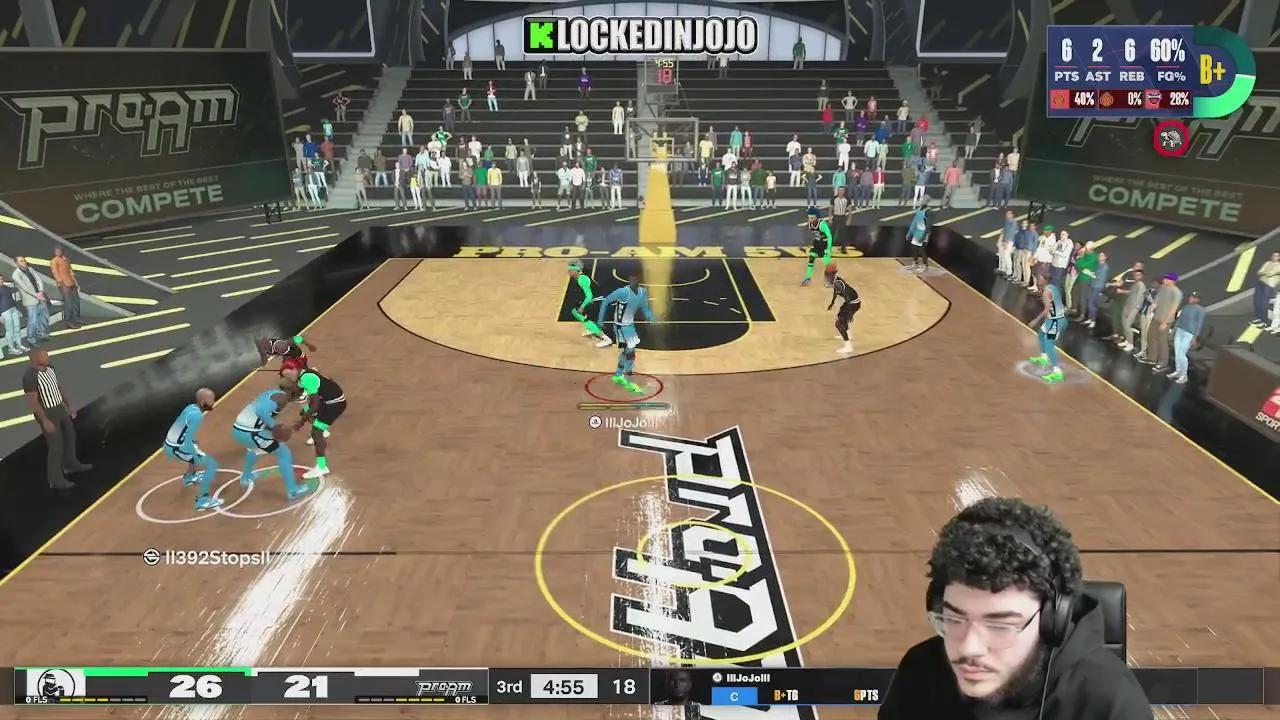Switch to the FG% stat column
Image resolution: width=1280 pixels, height=720 pixels.
coord(1170,77)
